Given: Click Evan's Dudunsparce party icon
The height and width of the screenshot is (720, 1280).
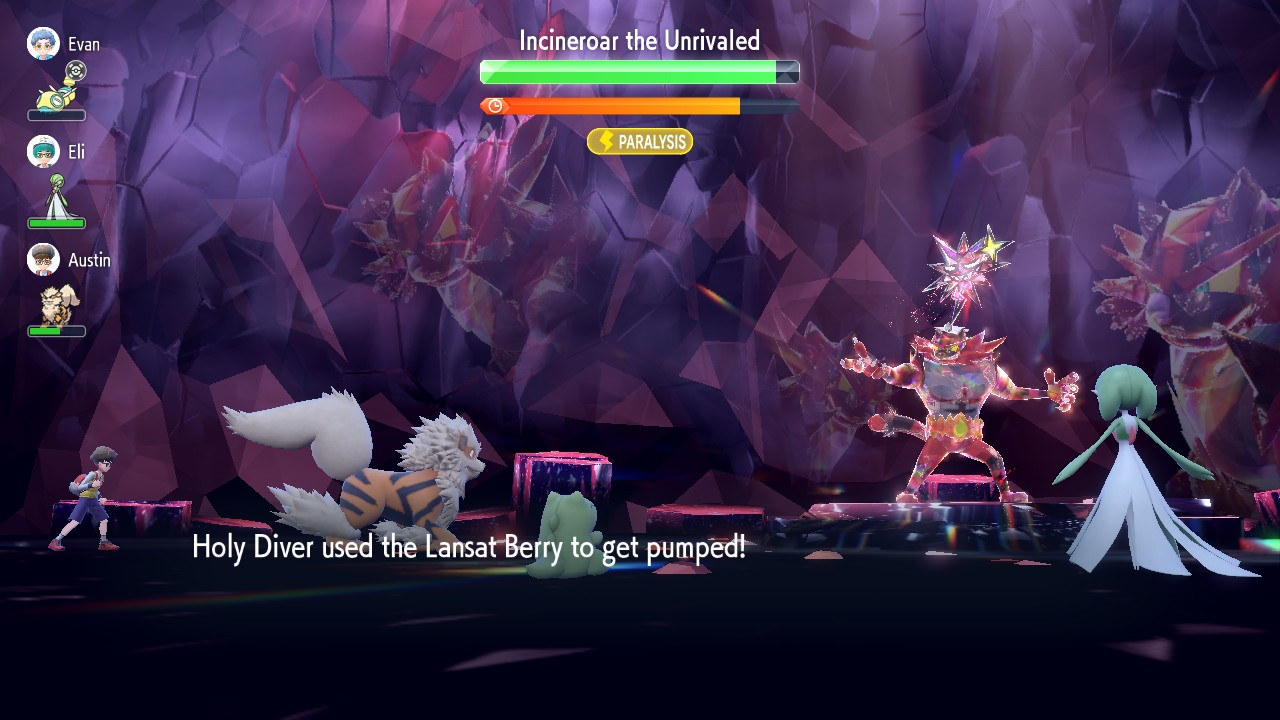Looking at the screenshot, I should click(55, 96).
